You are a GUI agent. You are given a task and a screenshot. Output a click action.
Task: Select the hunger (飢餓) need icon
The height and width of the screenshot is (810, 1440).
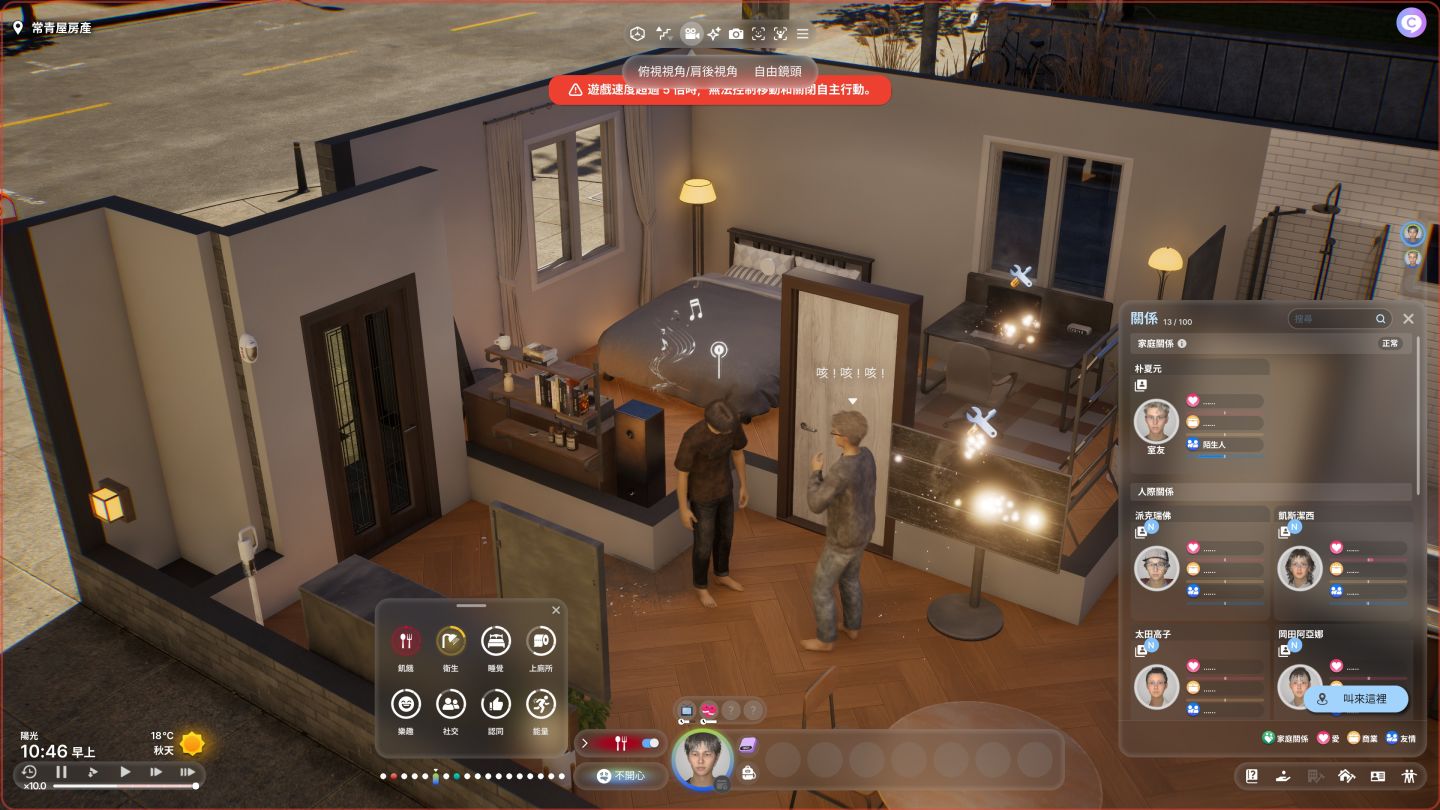tap(405, 641)
